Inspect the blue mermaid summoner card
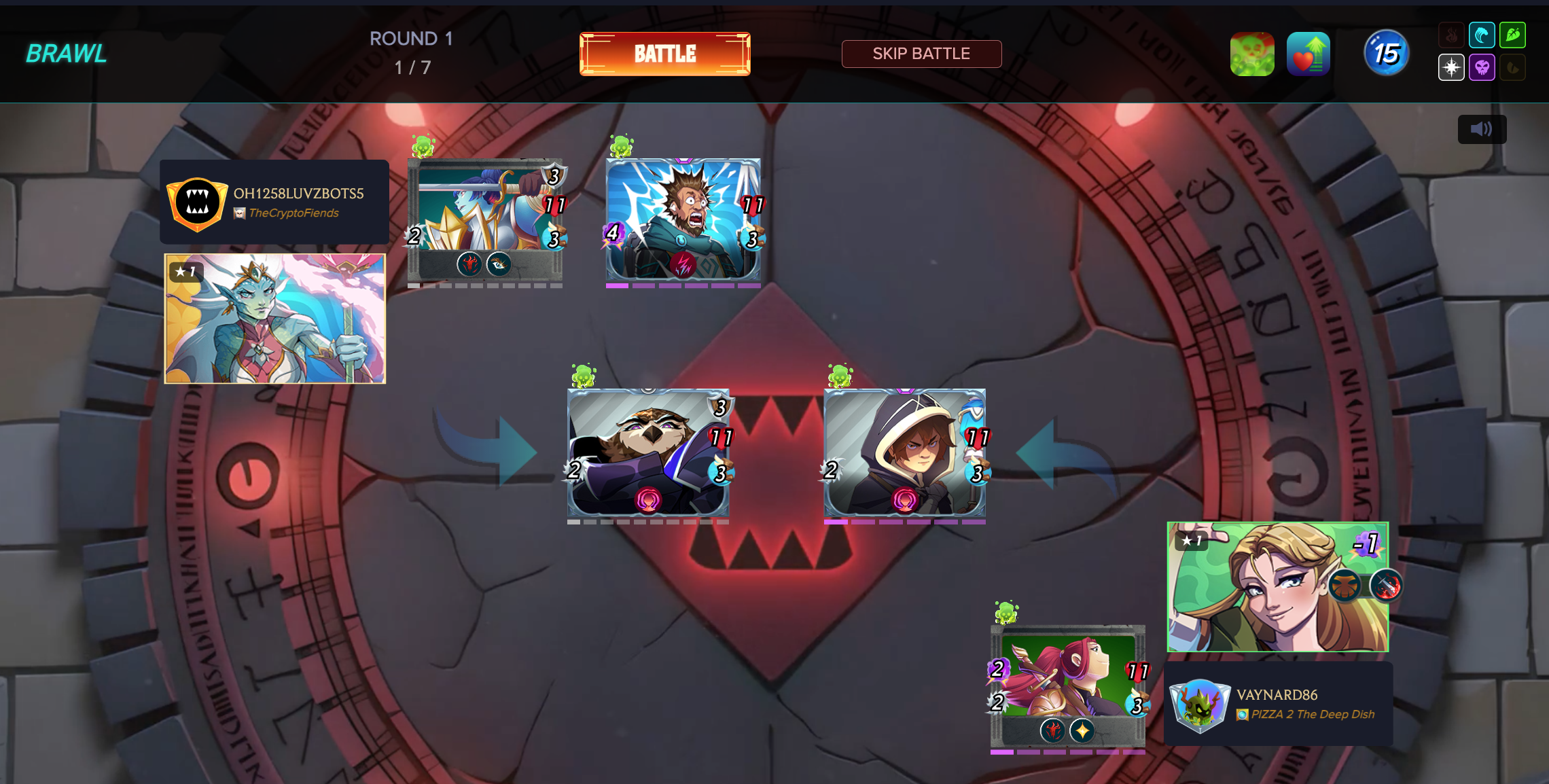The width and height of the screenshot is (1549, 784). [275, 319]
